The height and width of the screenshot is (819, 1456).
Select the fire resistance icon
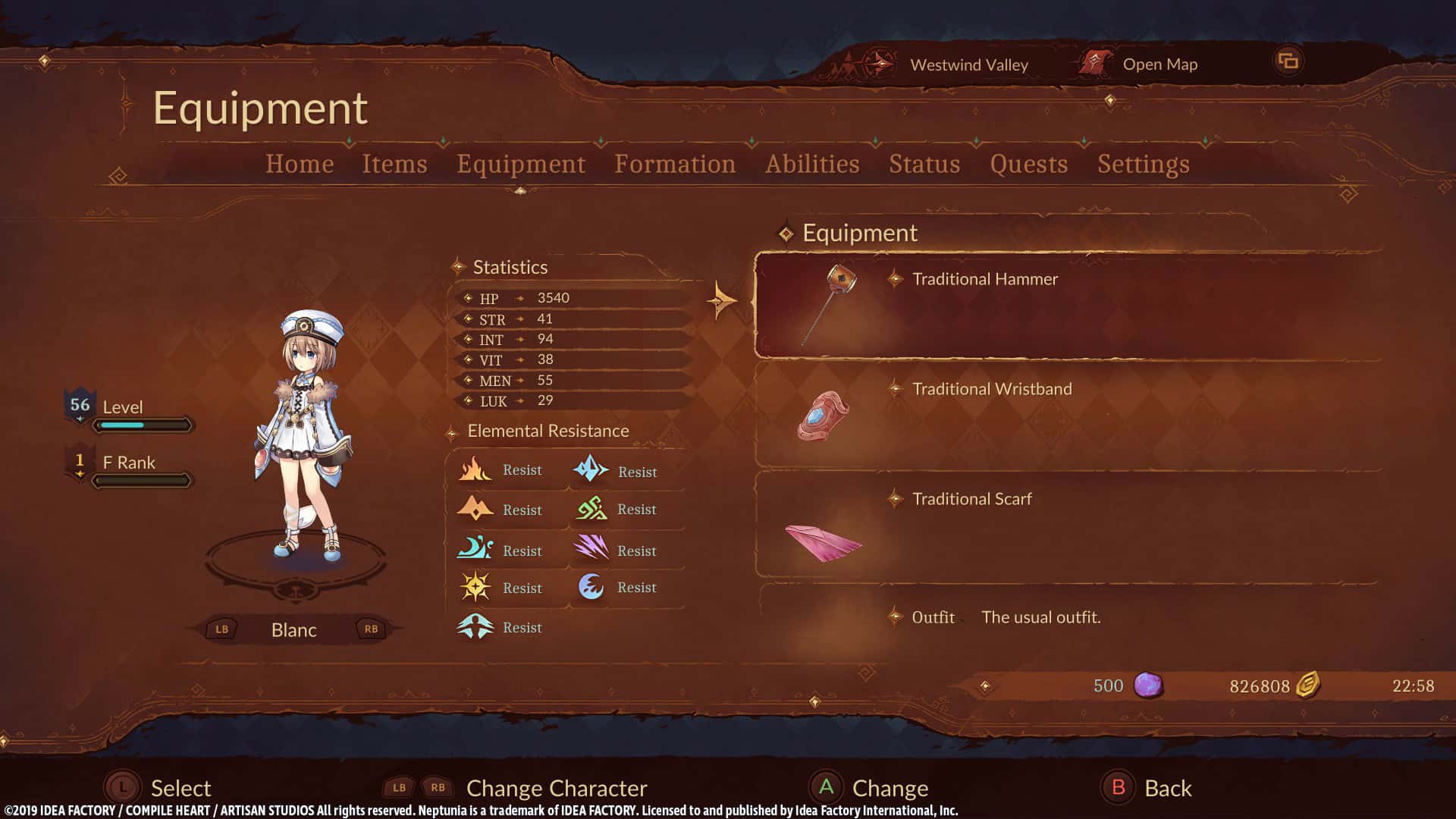tap(475, 469)
